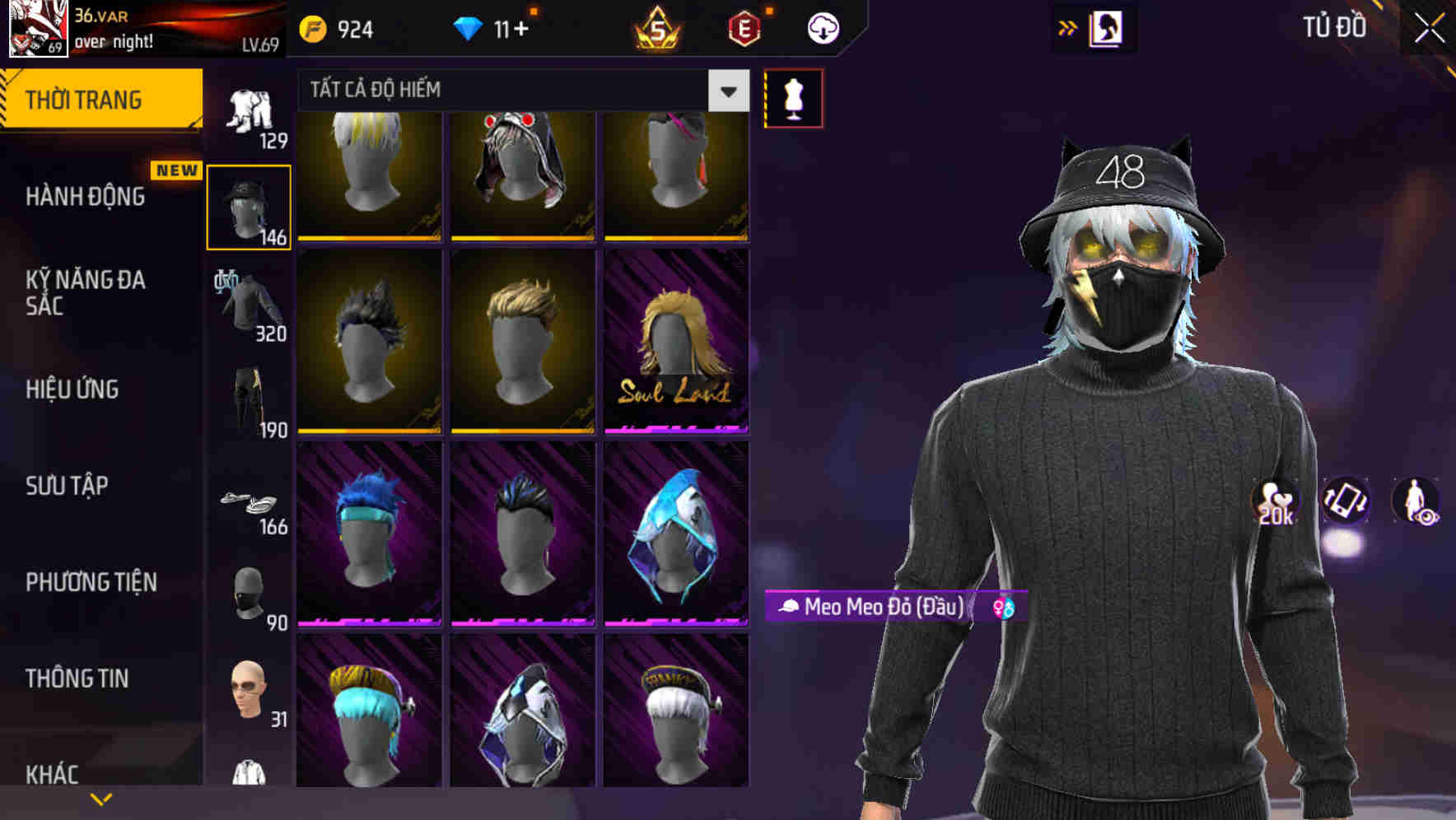
Task: Collapse the top bar with double-arrow icon
Action: tap(1067, 27)
